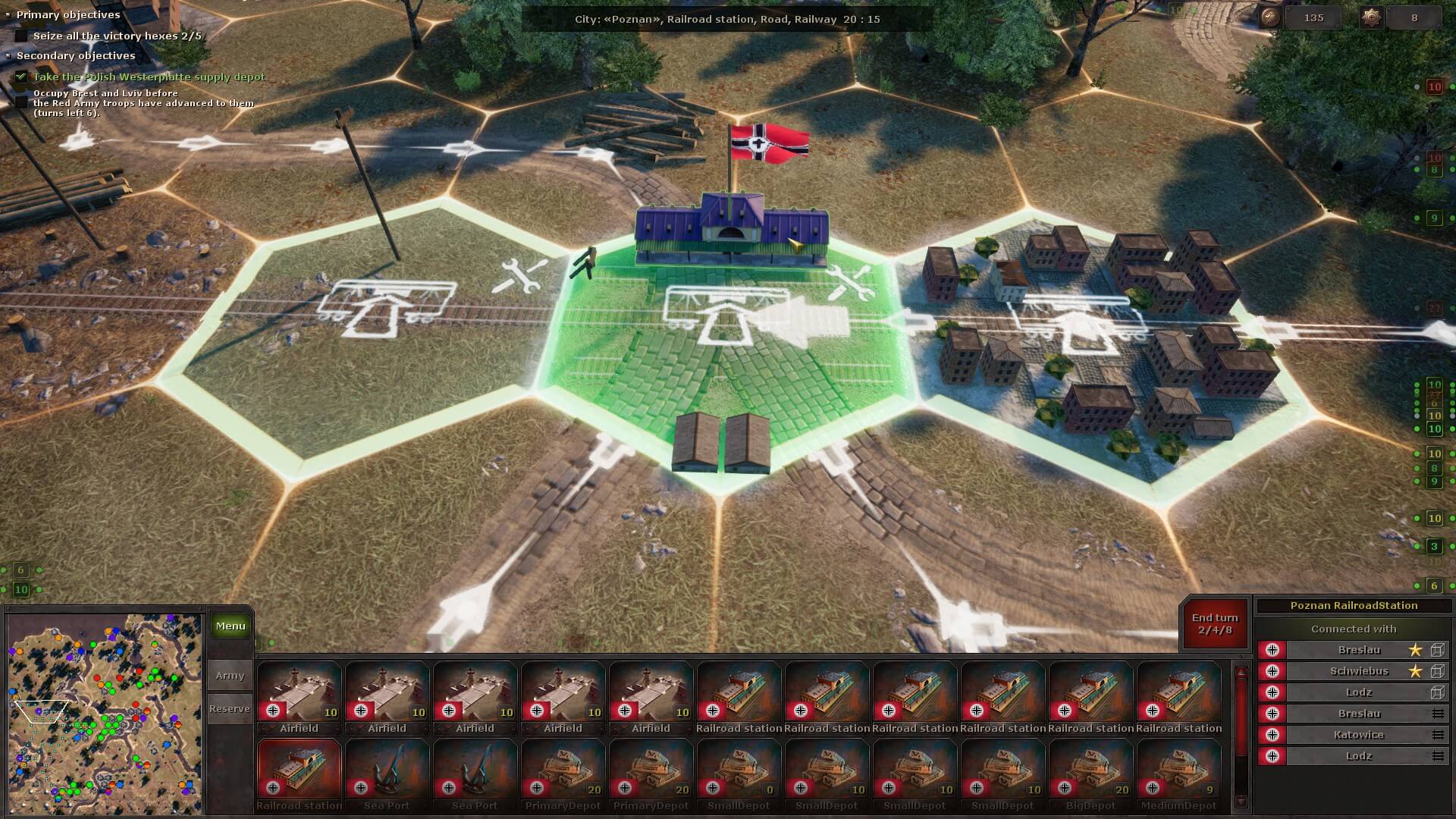Select the MediumDepot building card
This screenshot has height=819, width=1456.
coord(1178,773)
